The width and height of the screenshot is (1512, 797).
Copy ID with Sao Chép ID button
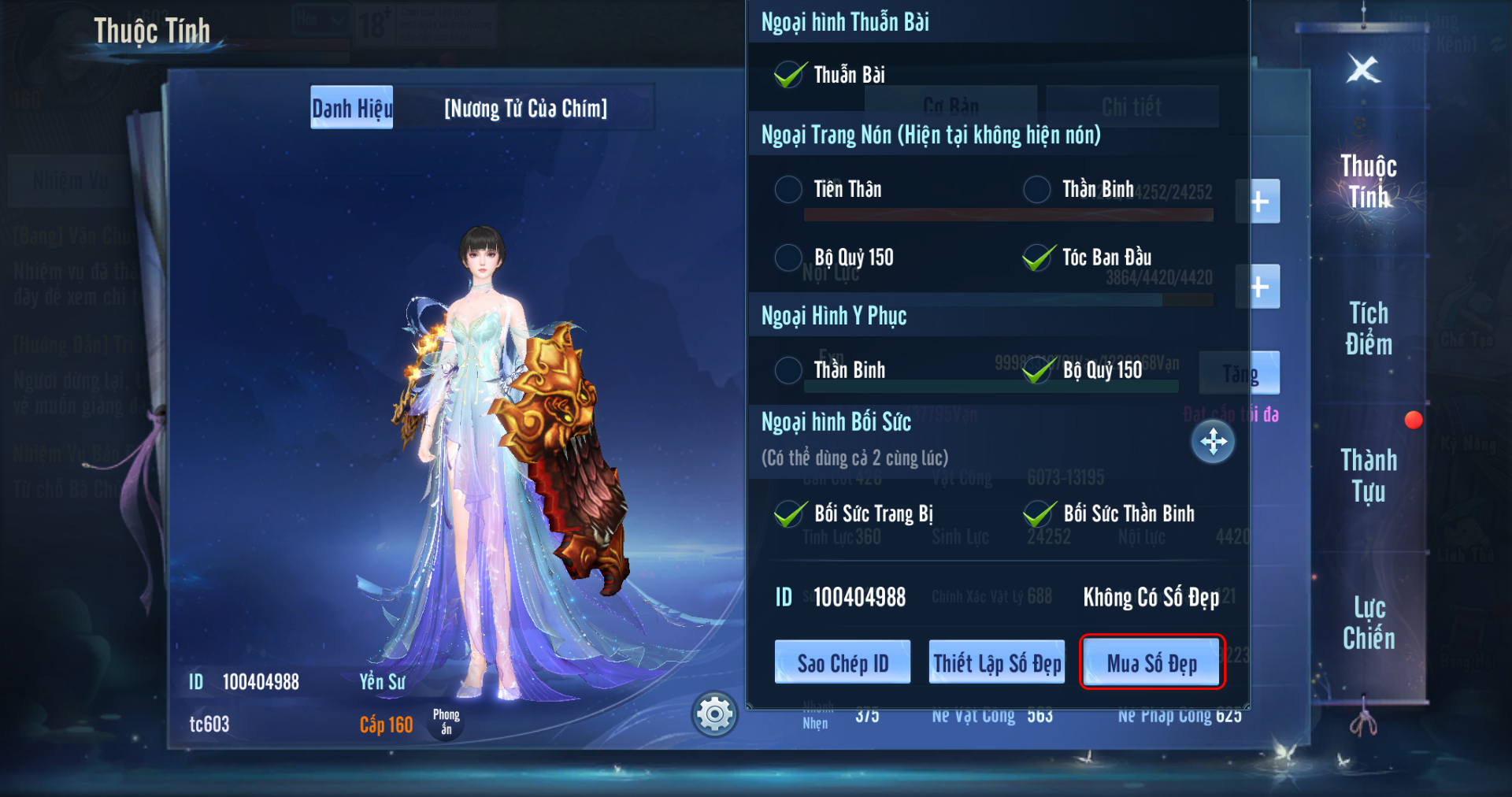click(842, 662)
